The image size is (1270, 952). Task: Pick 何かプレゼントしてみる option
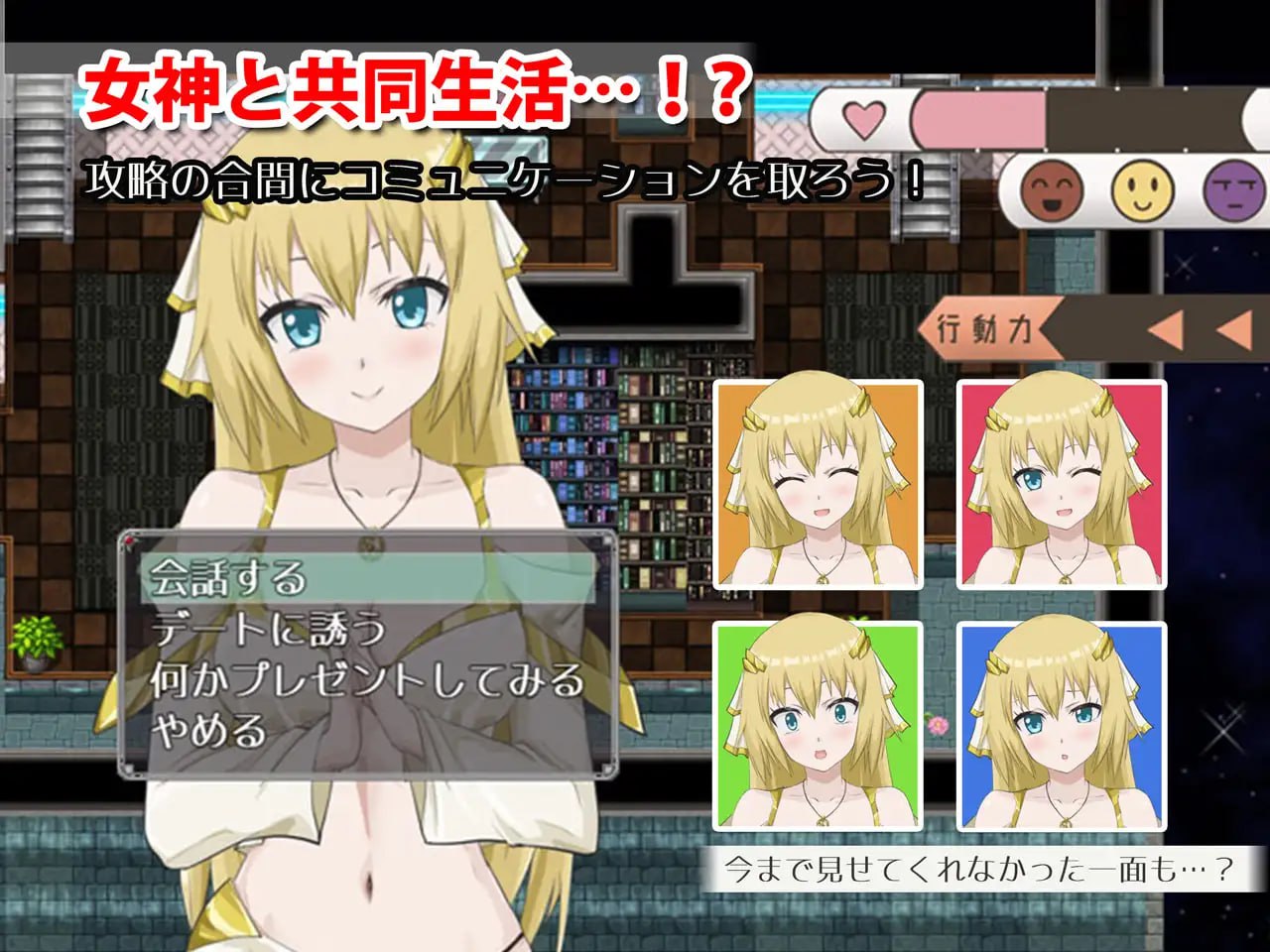(x=367, y=680)
